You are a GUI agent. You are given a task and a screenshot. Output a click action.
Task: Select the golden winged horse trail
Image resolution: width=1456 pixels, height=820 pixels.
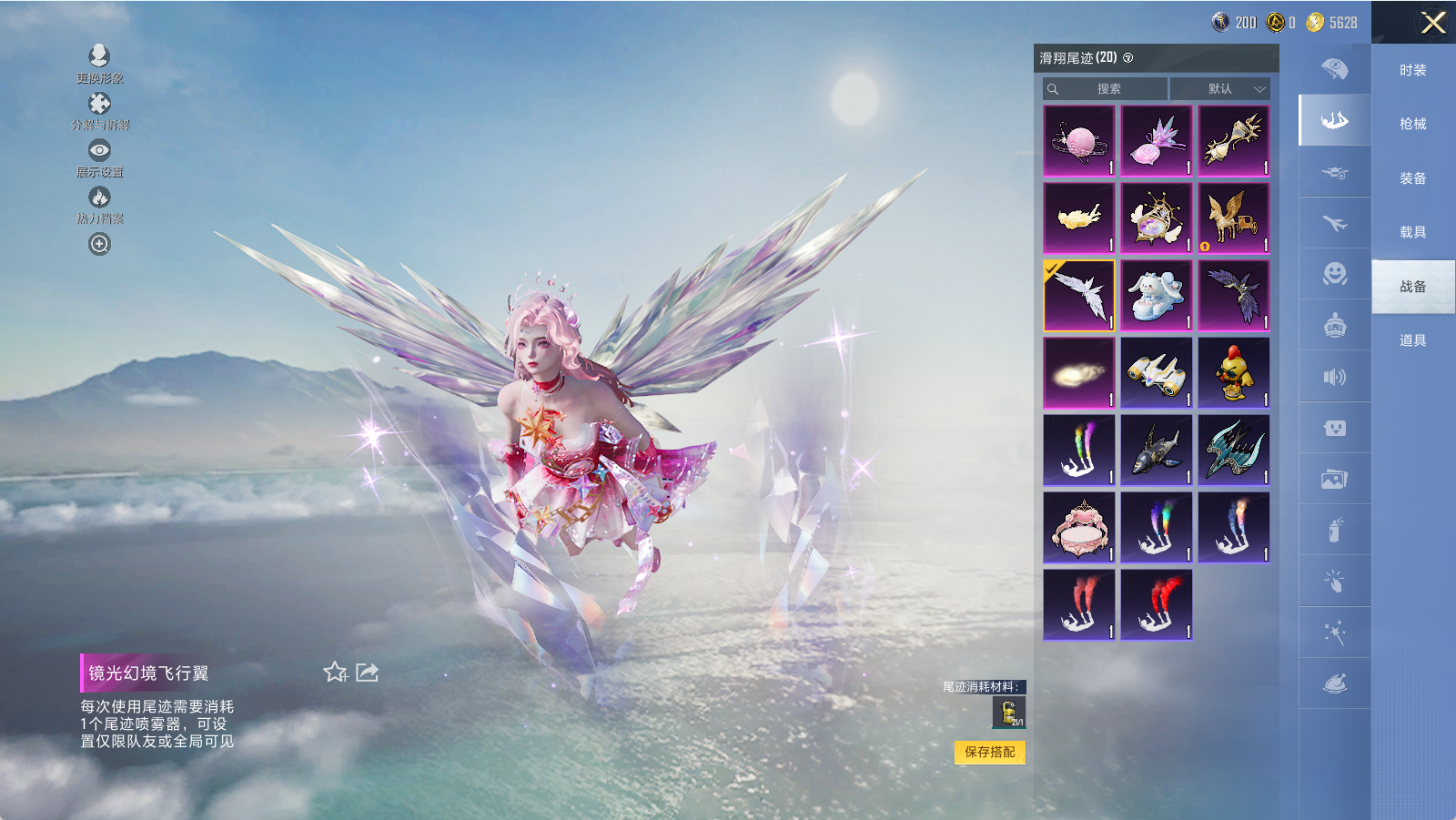click(1233, 218)
